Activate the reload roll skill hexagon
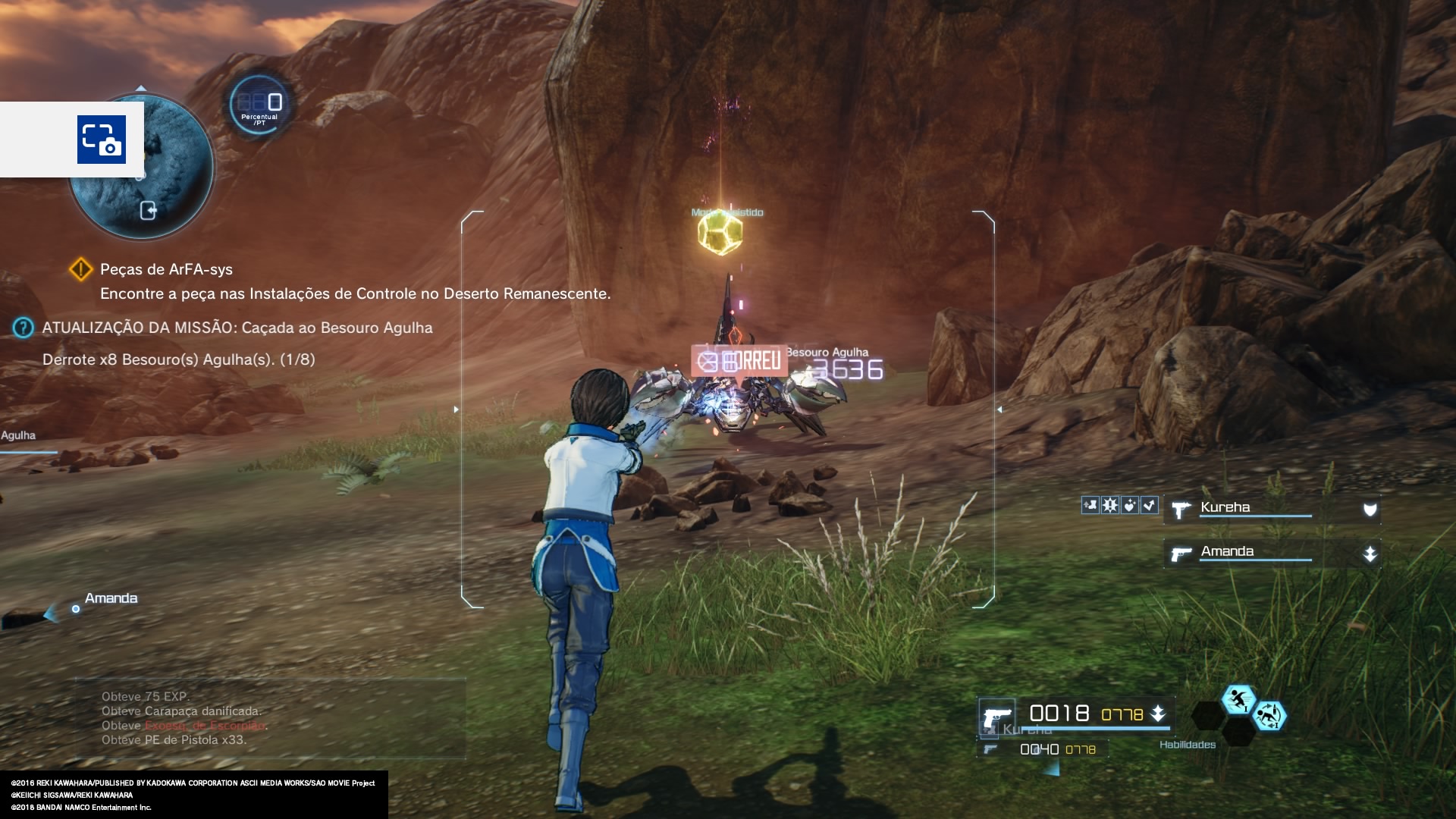This screenshot has width=1456, height=819. click(1269, 715)
